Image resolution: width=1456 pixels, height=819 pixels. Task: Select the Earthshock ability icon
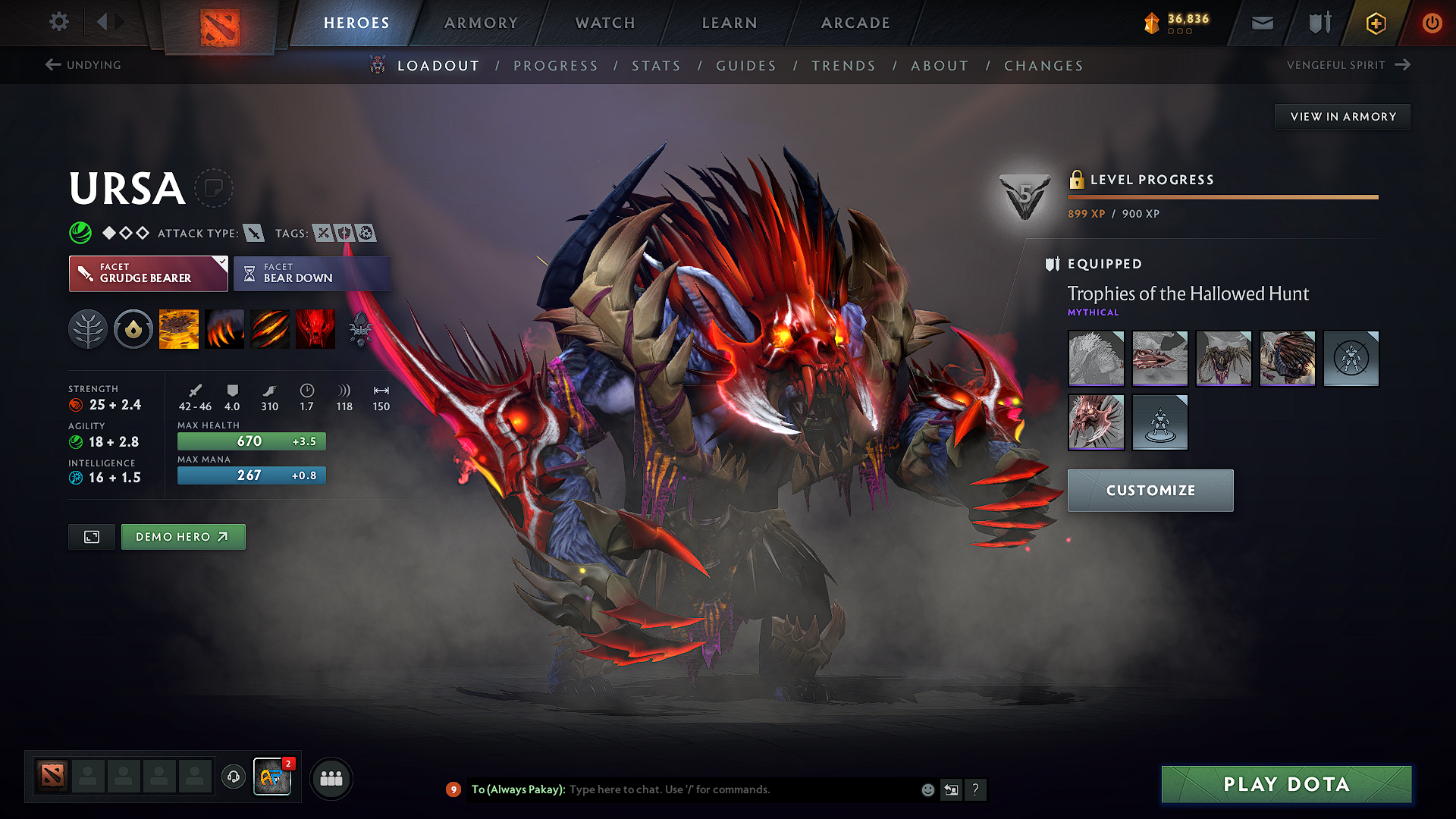180,329
